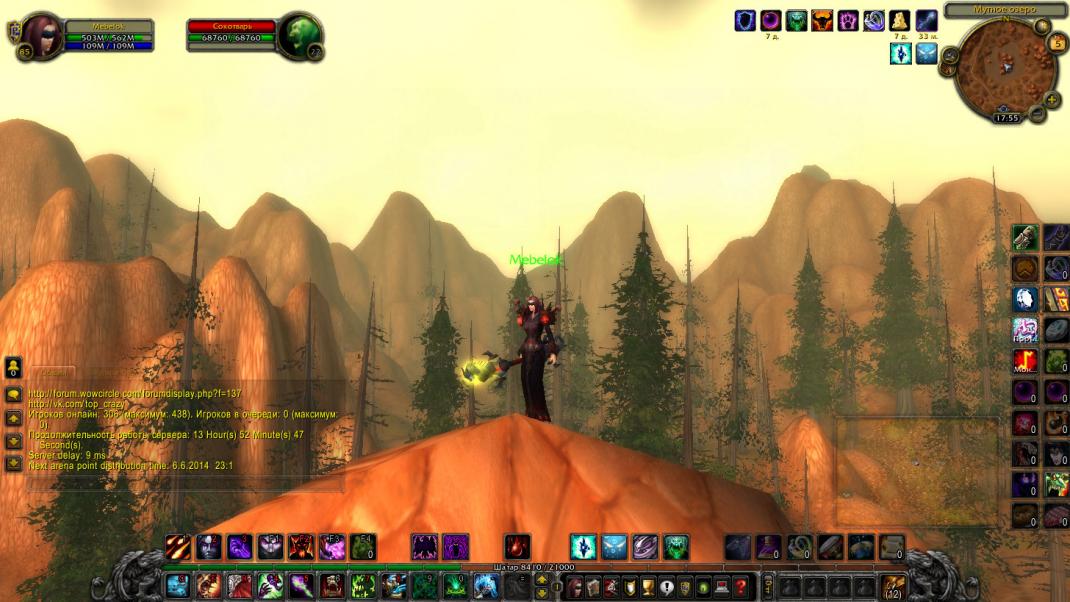Open the achievements golden trophy button

[x=647, y=586]
